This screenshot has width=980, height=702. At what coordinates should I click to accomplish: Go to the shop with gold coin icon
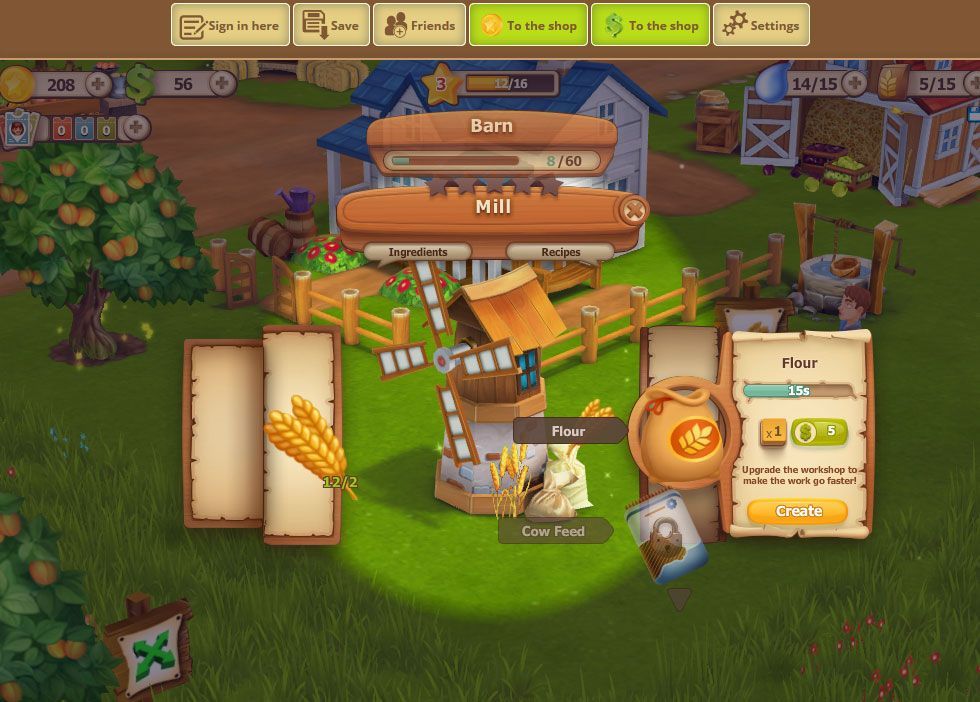(529, 25)
